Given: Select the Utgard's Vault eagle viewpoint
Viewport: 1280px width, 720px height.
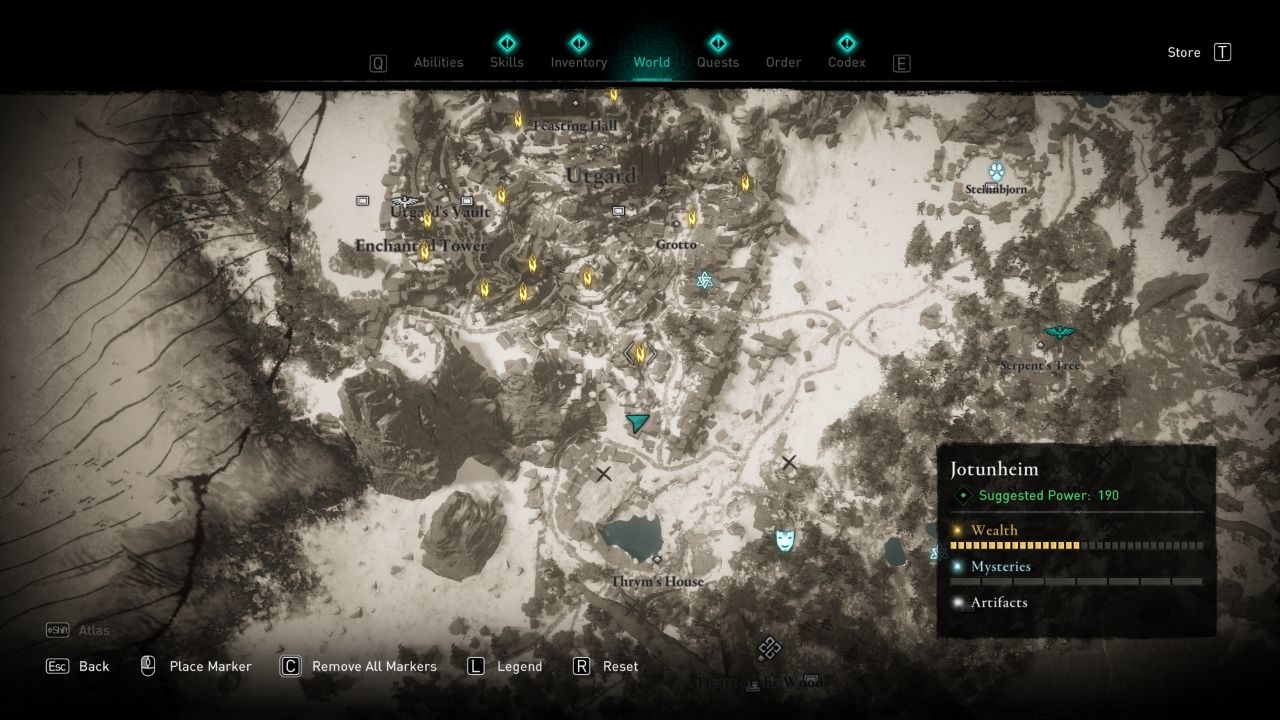Looking at the screenshot, I should [405, 200].
